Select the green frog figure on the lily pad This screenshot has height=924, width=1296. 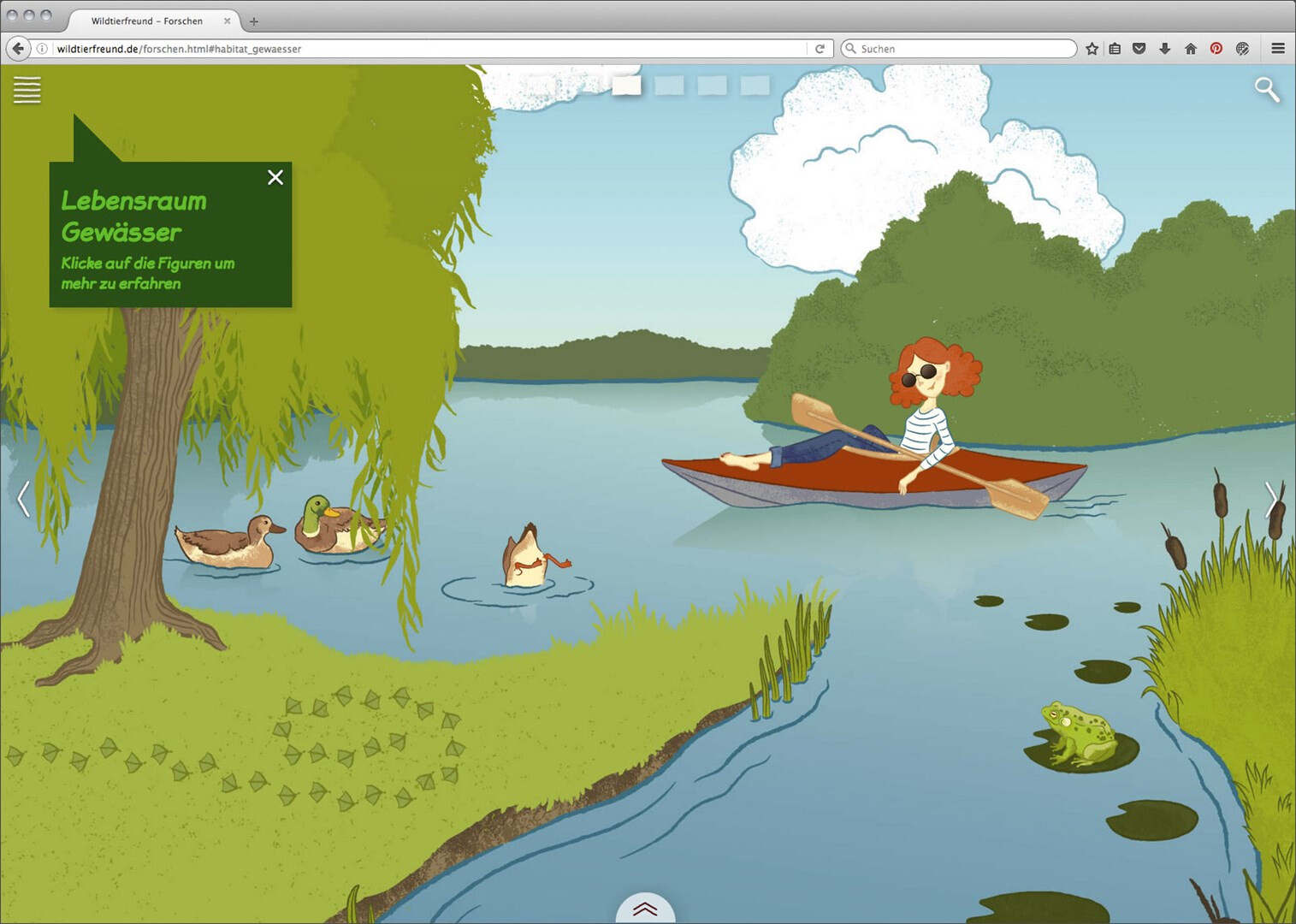[1078, 733]
